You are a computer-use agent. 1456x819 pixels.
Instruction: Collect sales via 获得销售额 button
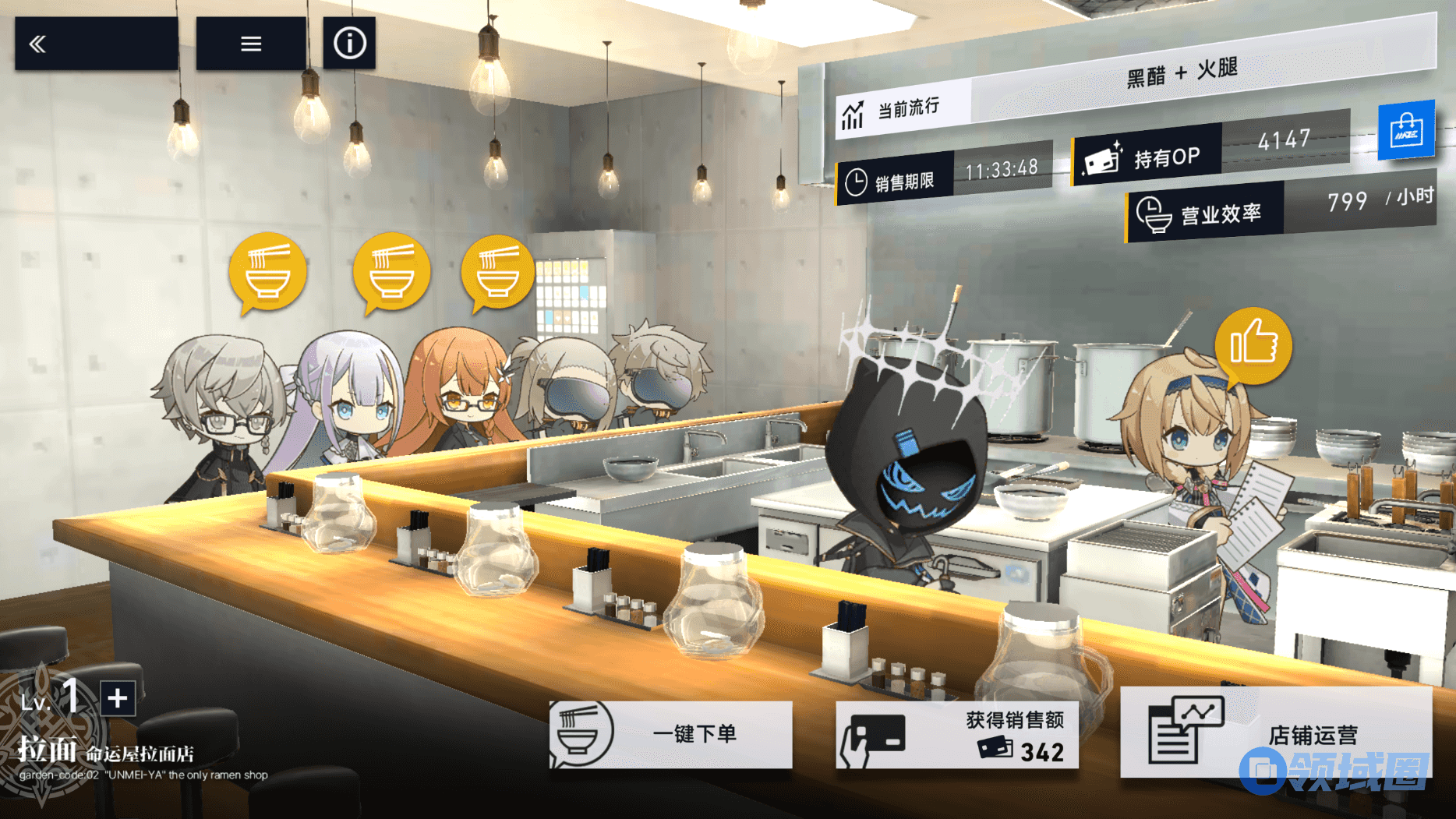pyautogui.click(x=957, y=735)
